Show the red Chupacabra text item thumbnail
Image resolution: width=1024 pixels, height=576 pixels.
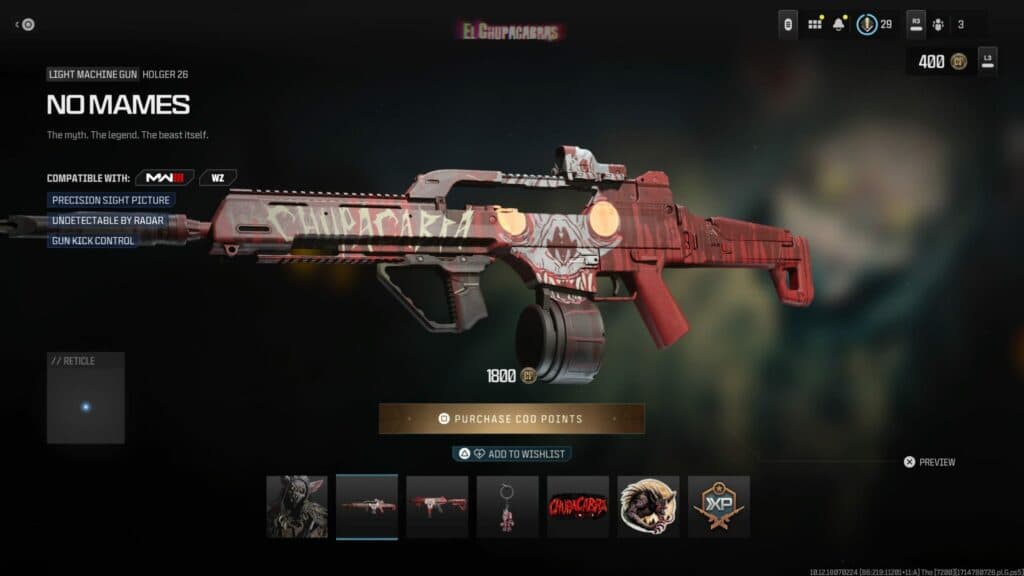click(577, 506)
